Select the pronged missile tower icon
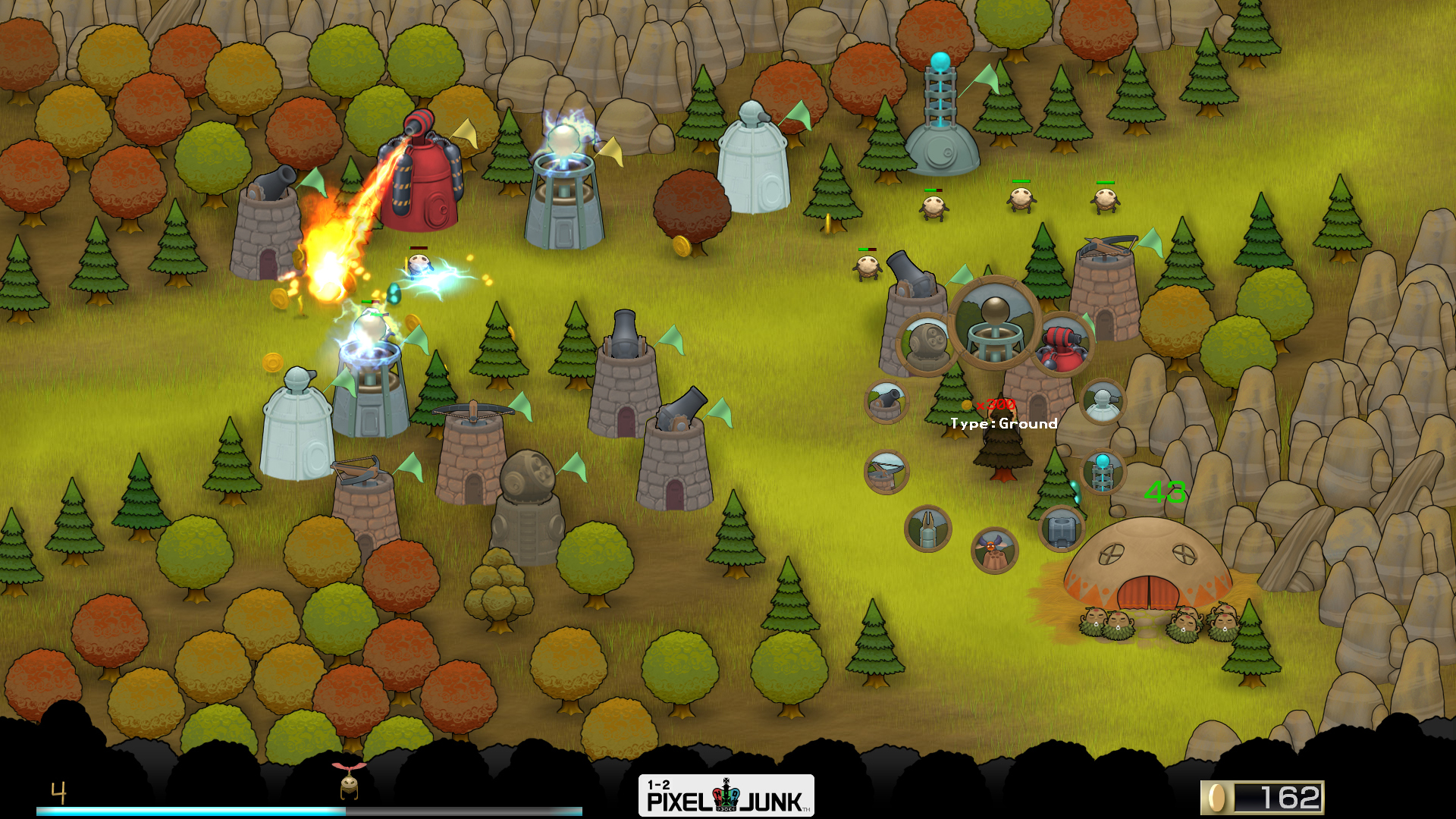1456x819 pixels. [x=927, y=529]
